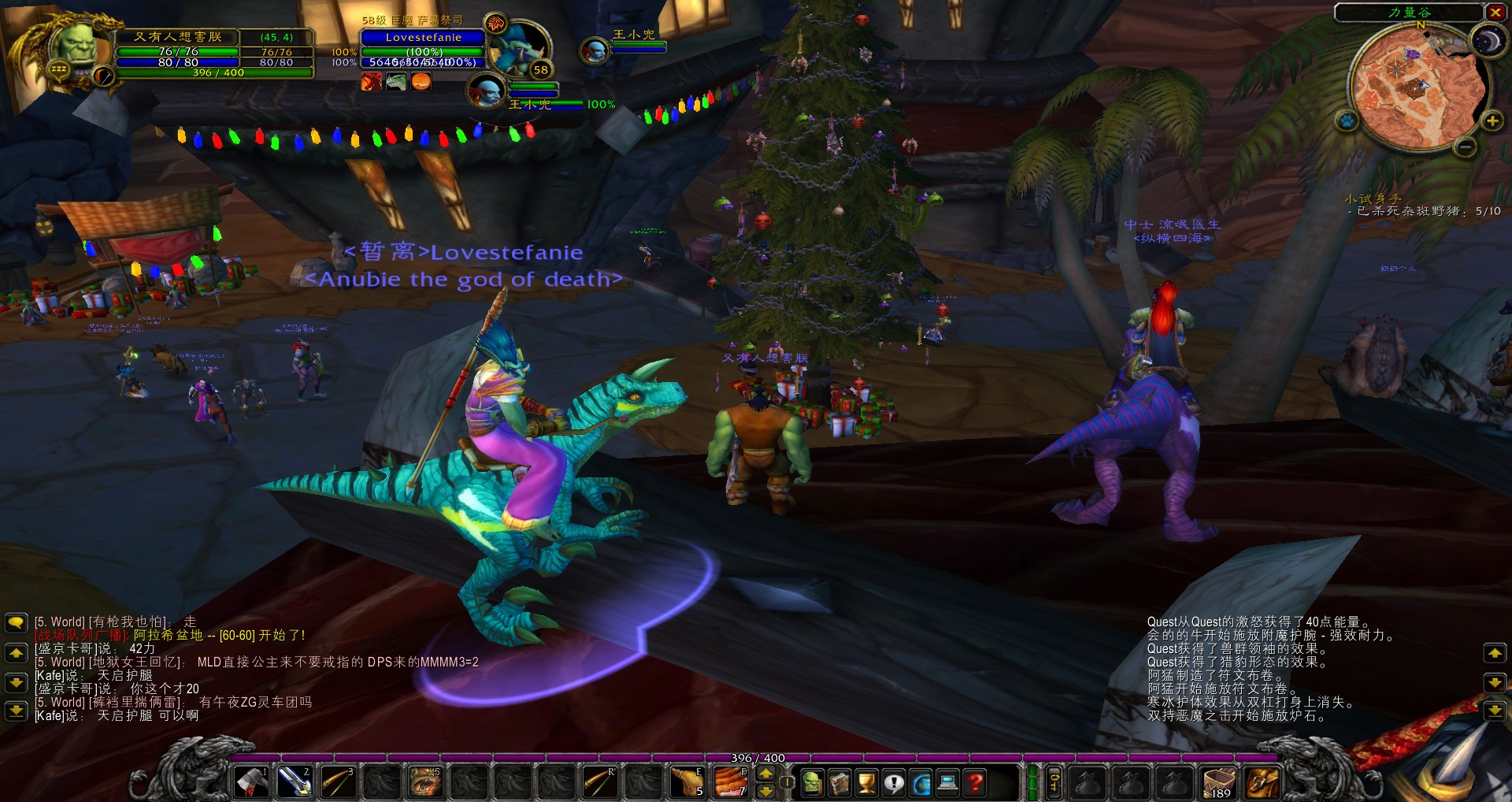Open the world map globe icon
1512x802 pixels.
pos(920,784)
